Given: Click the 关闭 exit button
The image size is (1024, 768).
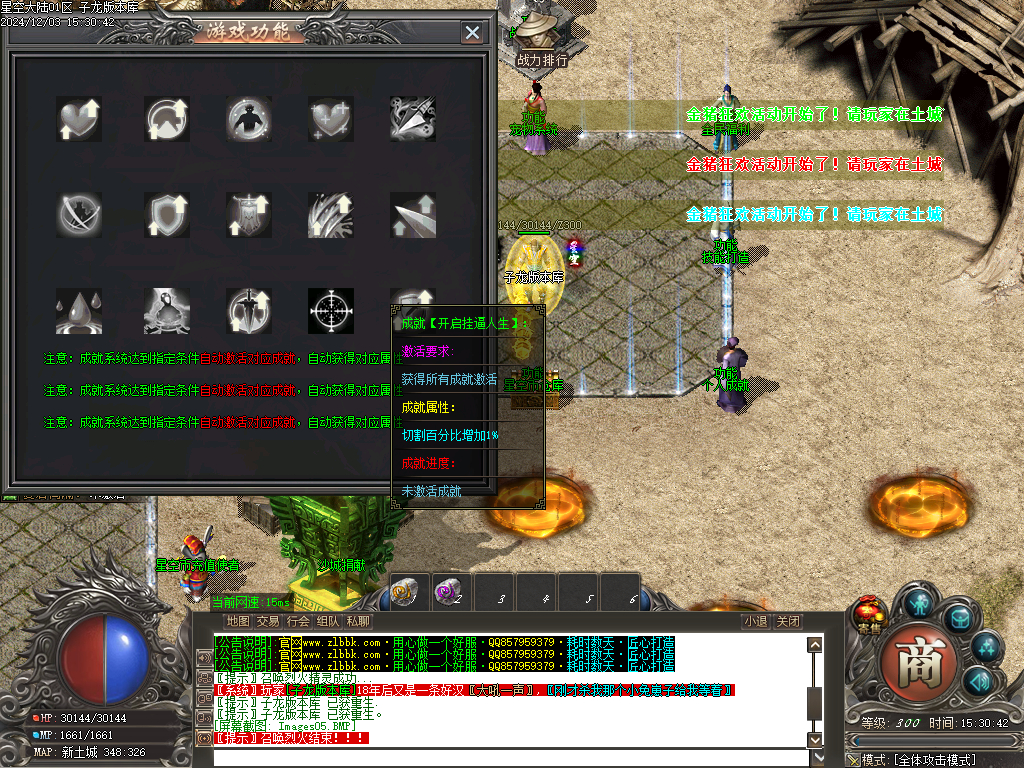Looking at the screenshot, I should [788, 621].
